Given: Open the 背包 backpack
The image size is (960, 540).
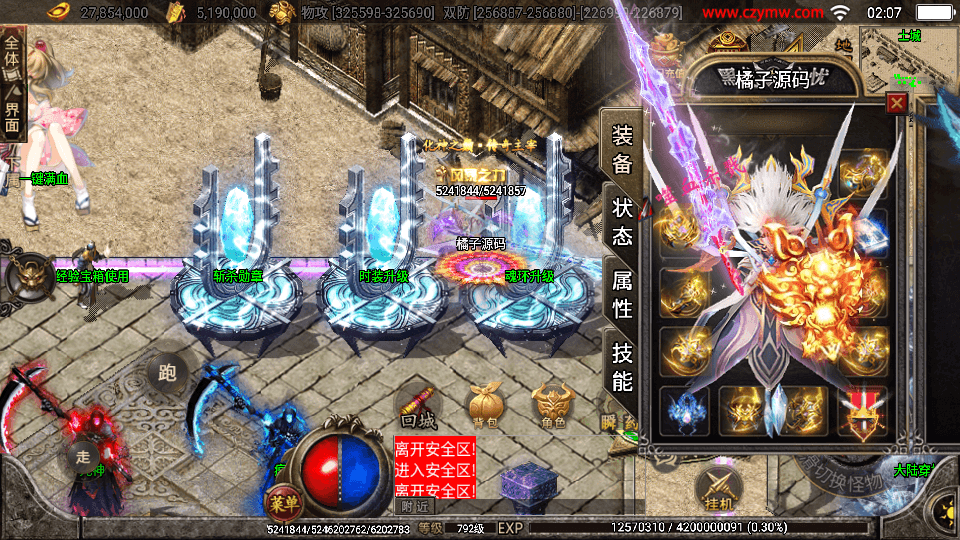Looking at the screenshot, I should tap(484, 406).
